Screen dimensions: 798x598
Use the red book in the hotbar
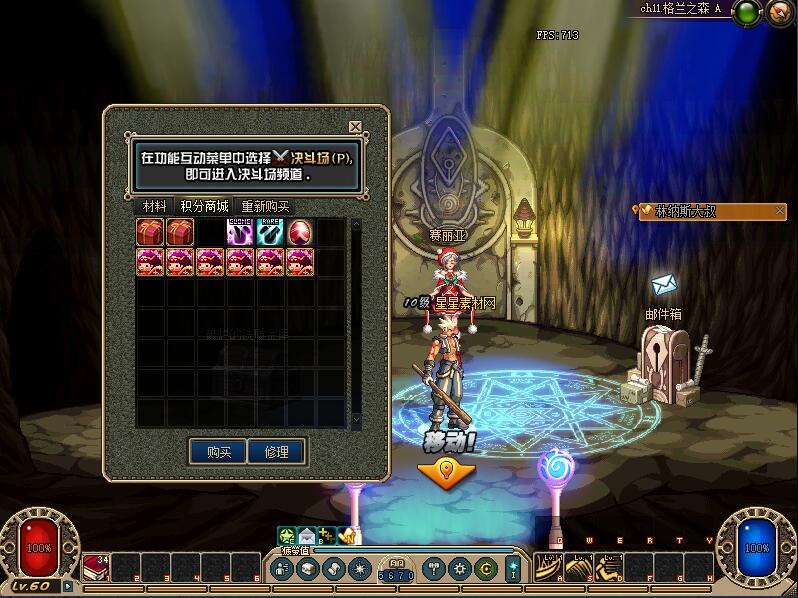pos(96,567)
